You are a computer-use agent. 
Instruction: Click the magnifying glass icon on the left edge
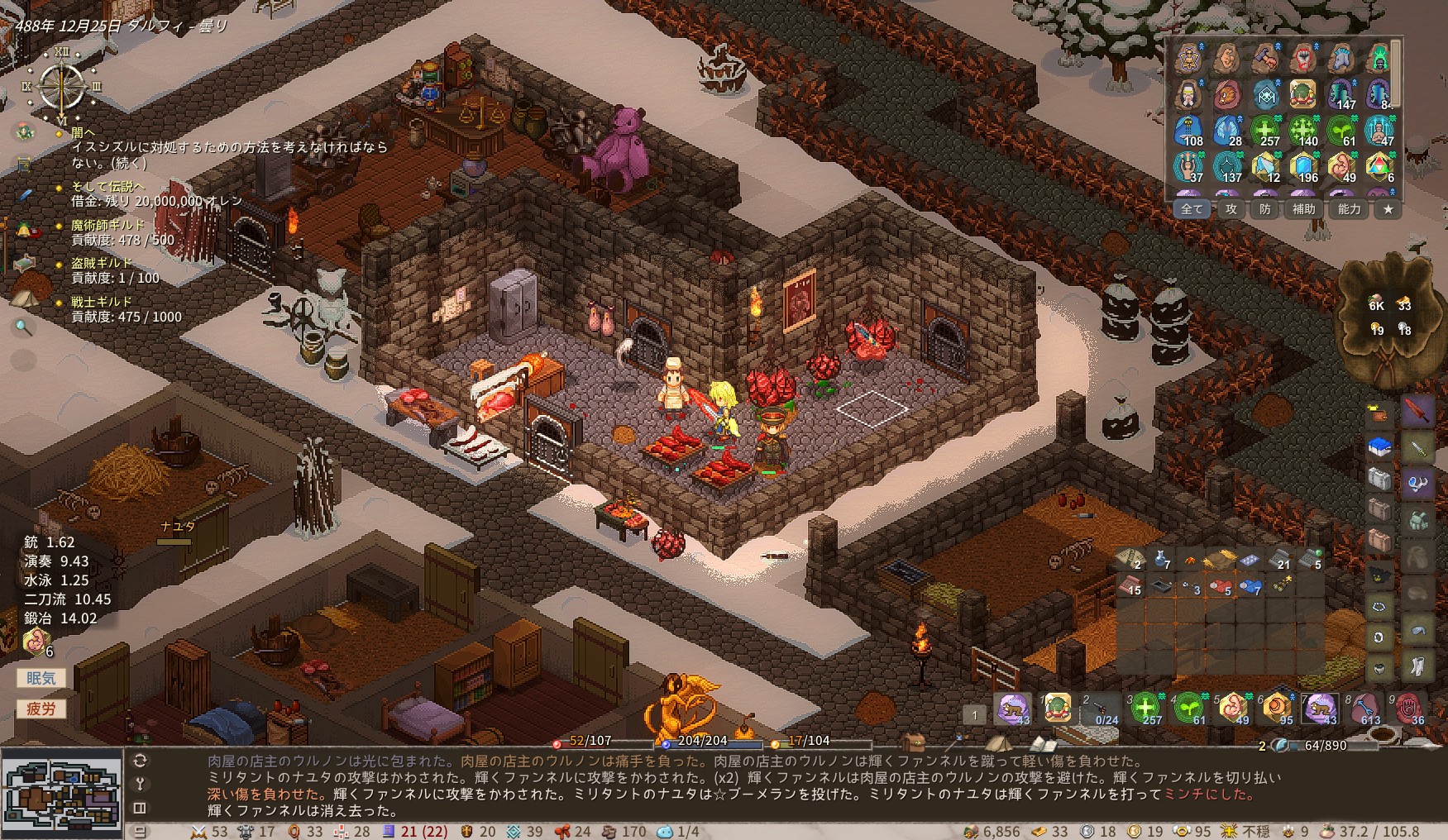pyautogui.click(x=23, y=328)
